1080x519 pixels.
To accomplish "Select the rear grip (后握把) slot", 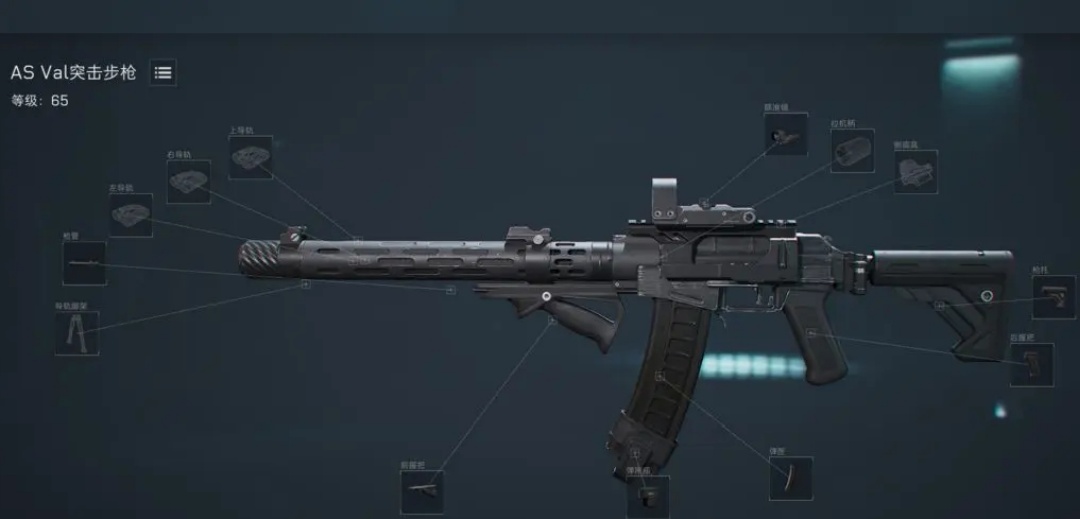I will 1031,364.
